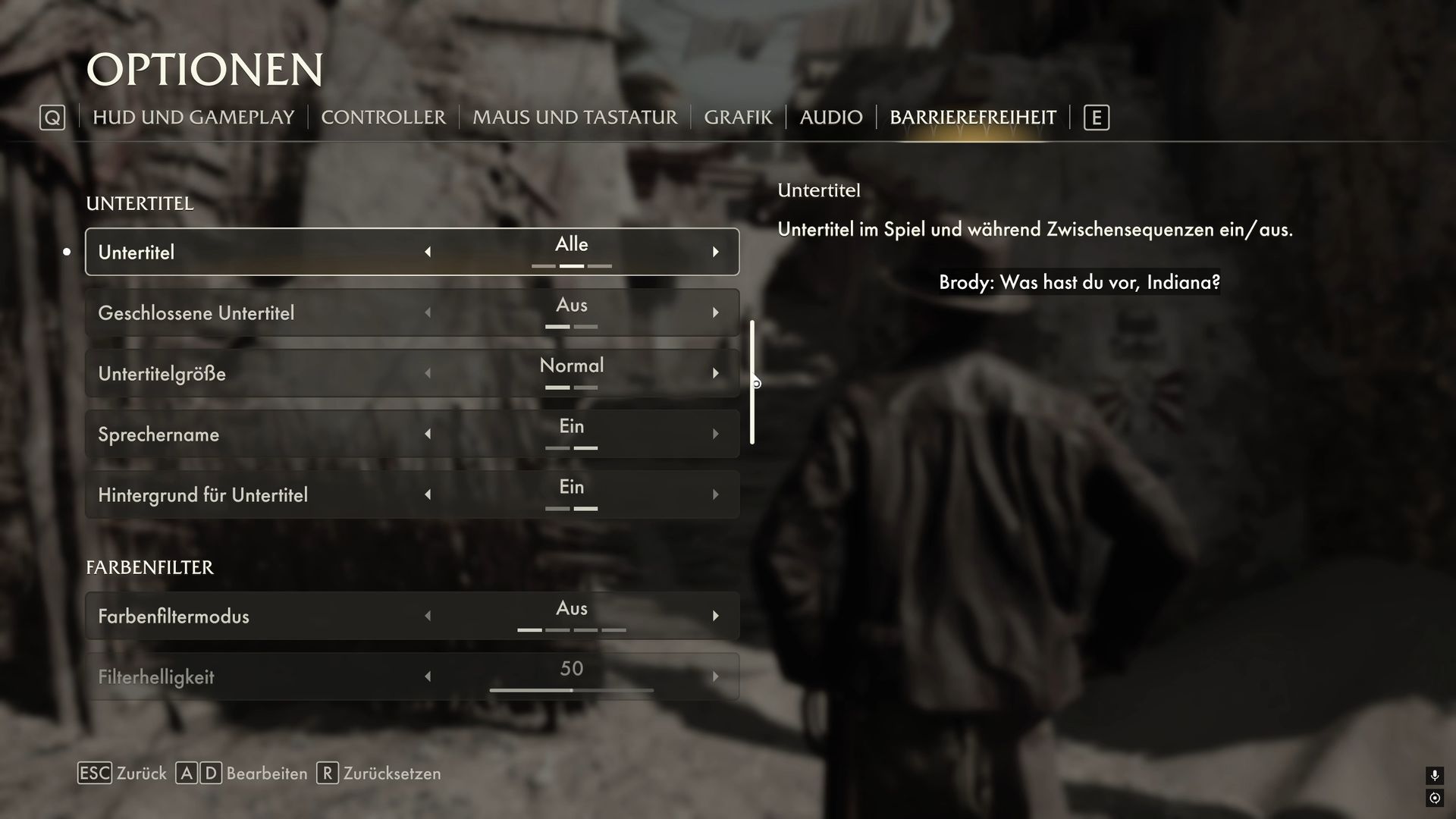Show the Audio settings tab

831,118
